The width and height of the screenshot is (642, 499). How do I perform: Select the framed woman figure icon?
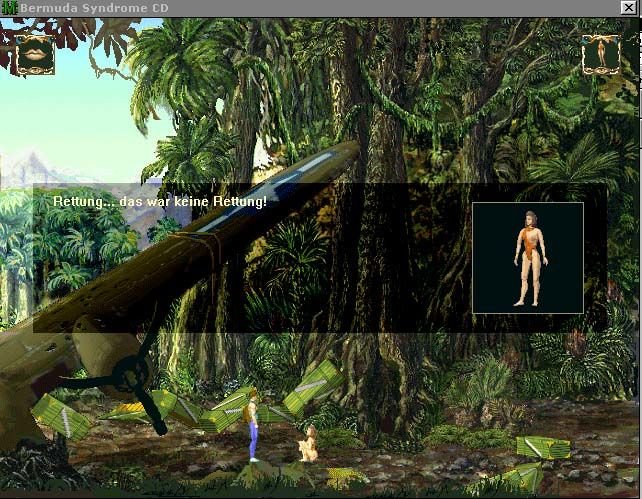[x=601, y=53]
